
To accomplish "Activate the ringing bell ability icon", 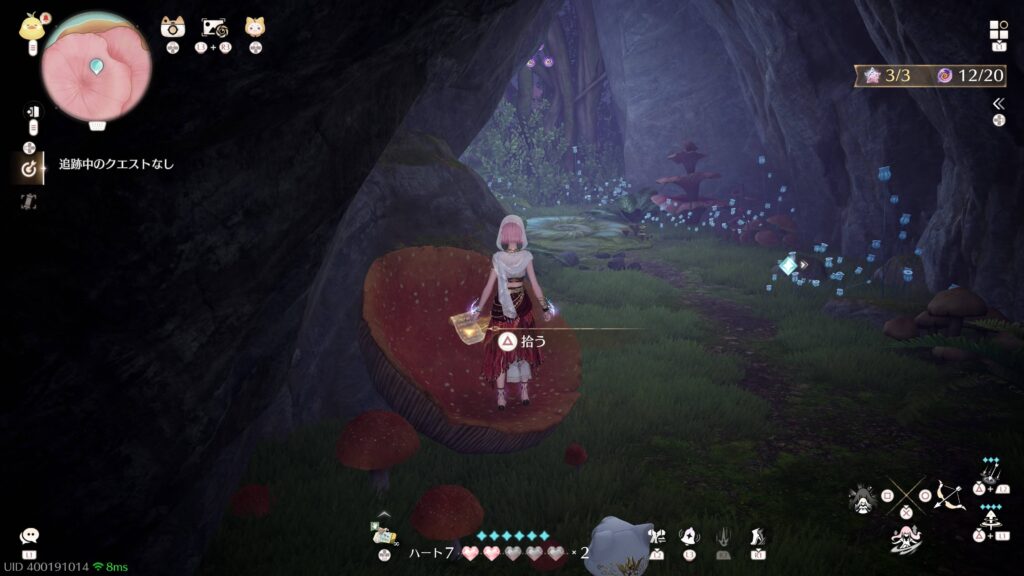I will pyautogui.click(x=689, y=537).
